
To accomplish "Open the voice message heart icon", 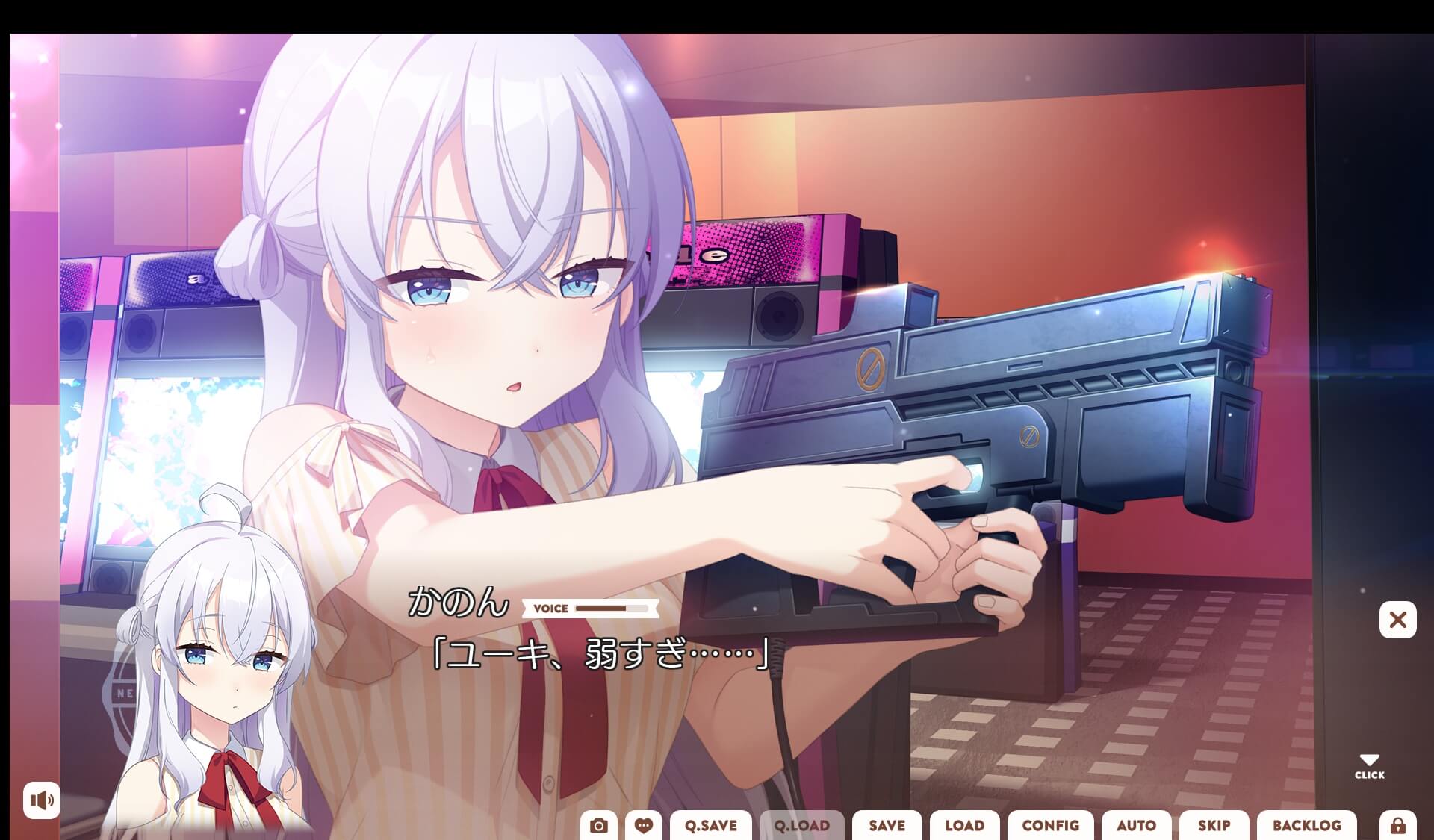I will point(645,825).
